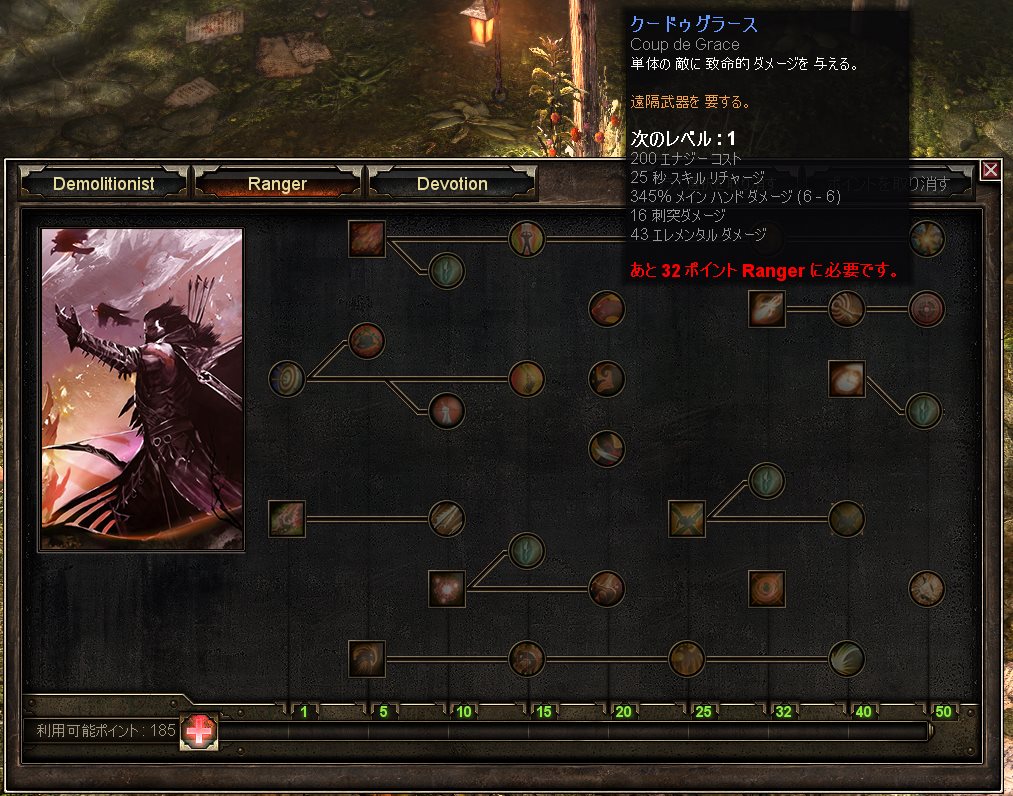Select the concentric-ring bullseye skill icon
Screen dimensions: 1013x796
[x=287, y=379]
